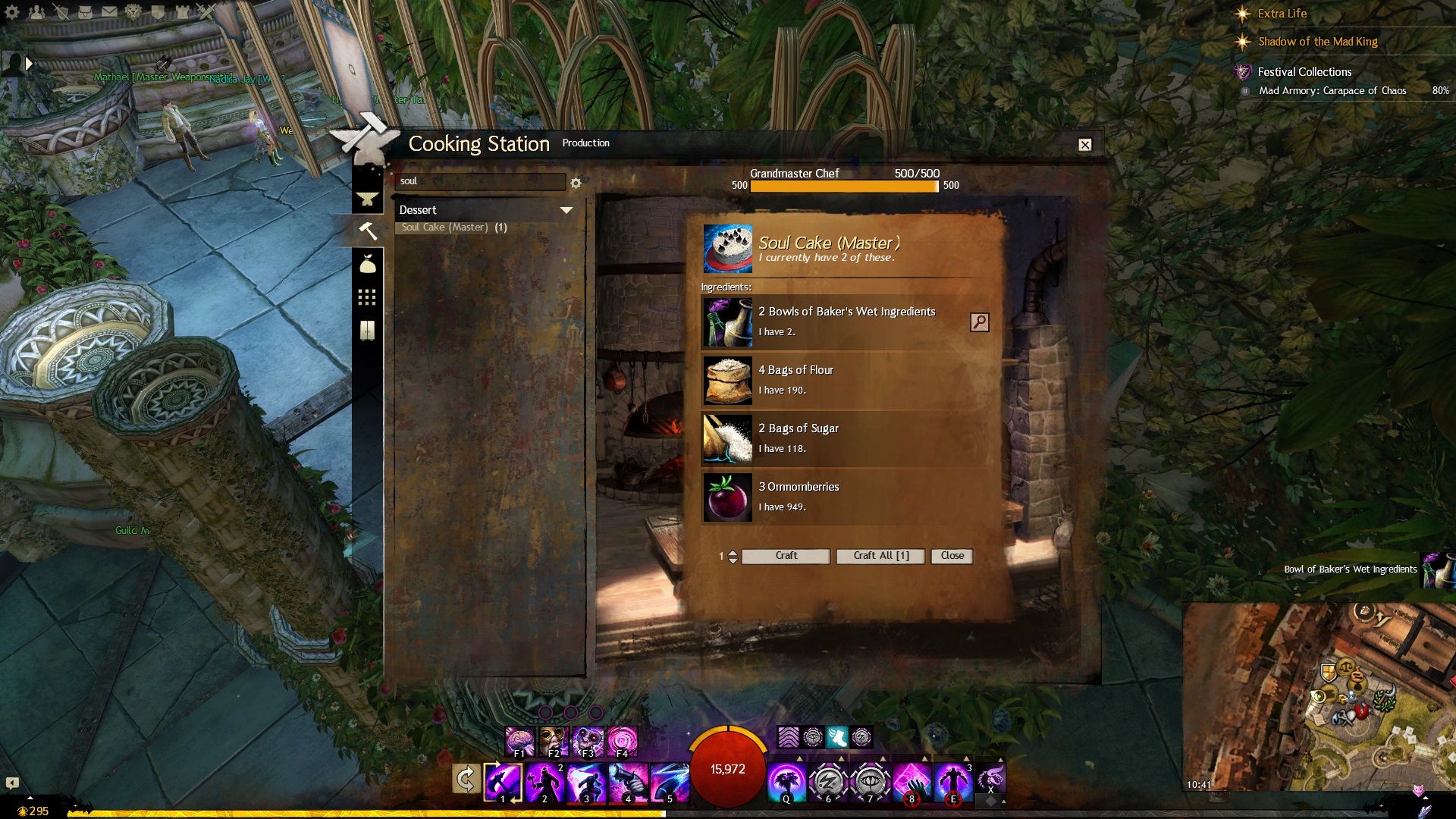
Task: Focus the recipe search field
Action: point(479,182)
